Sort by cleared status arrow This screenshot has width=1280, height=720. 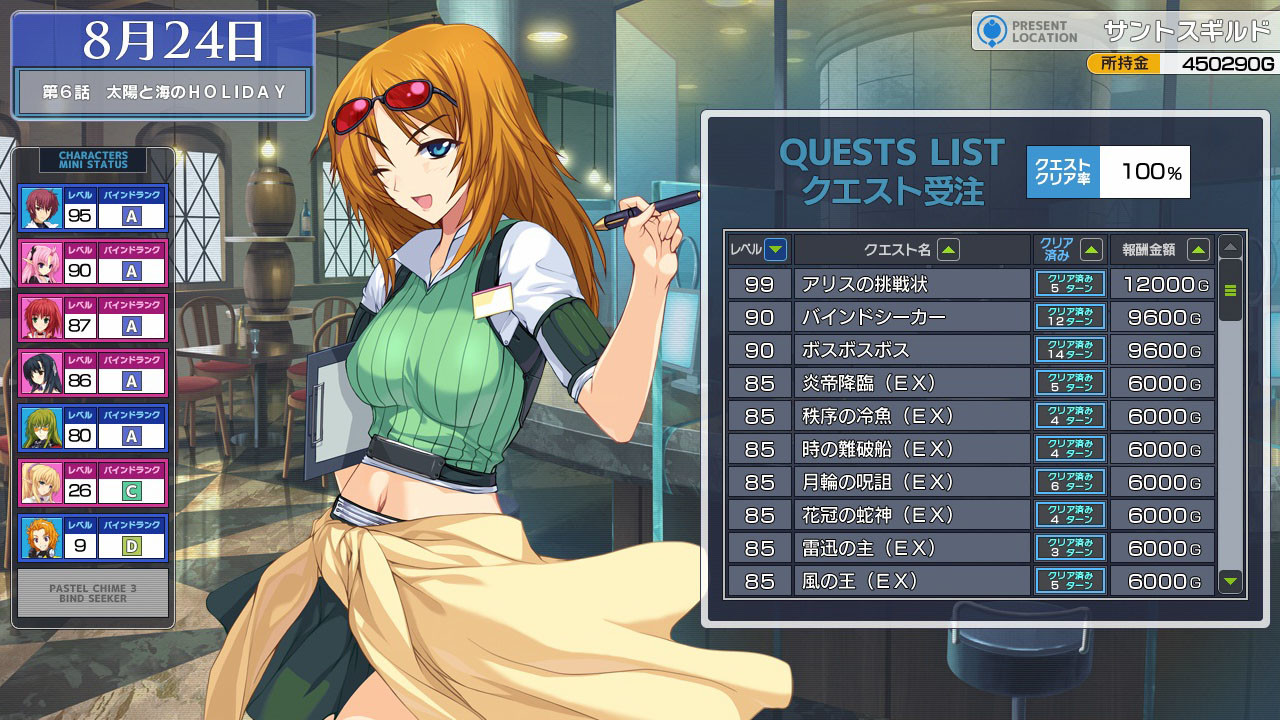[x=1091, y=250]
